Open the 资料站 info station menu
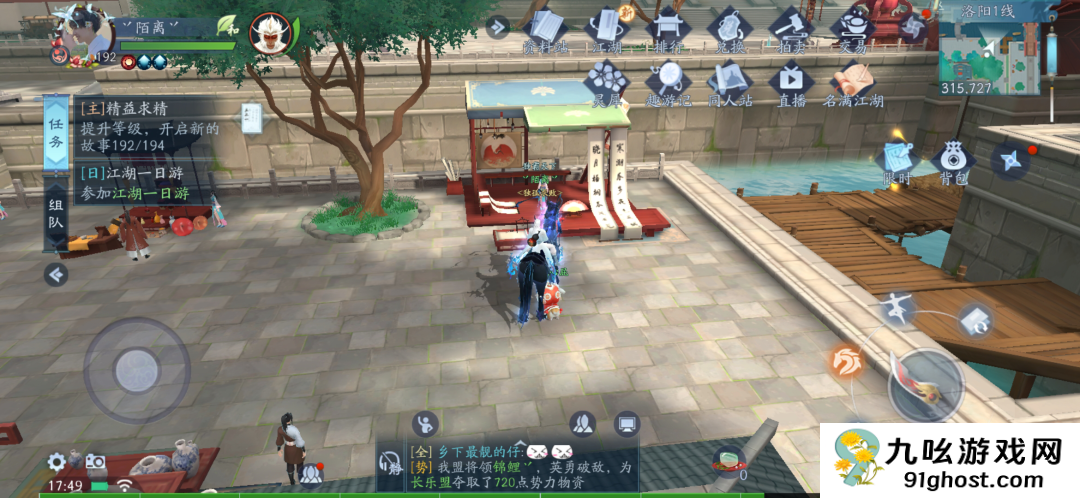The width and height of the screenshot is (1080, 498). pyautogui.click(x=545, y=29)
